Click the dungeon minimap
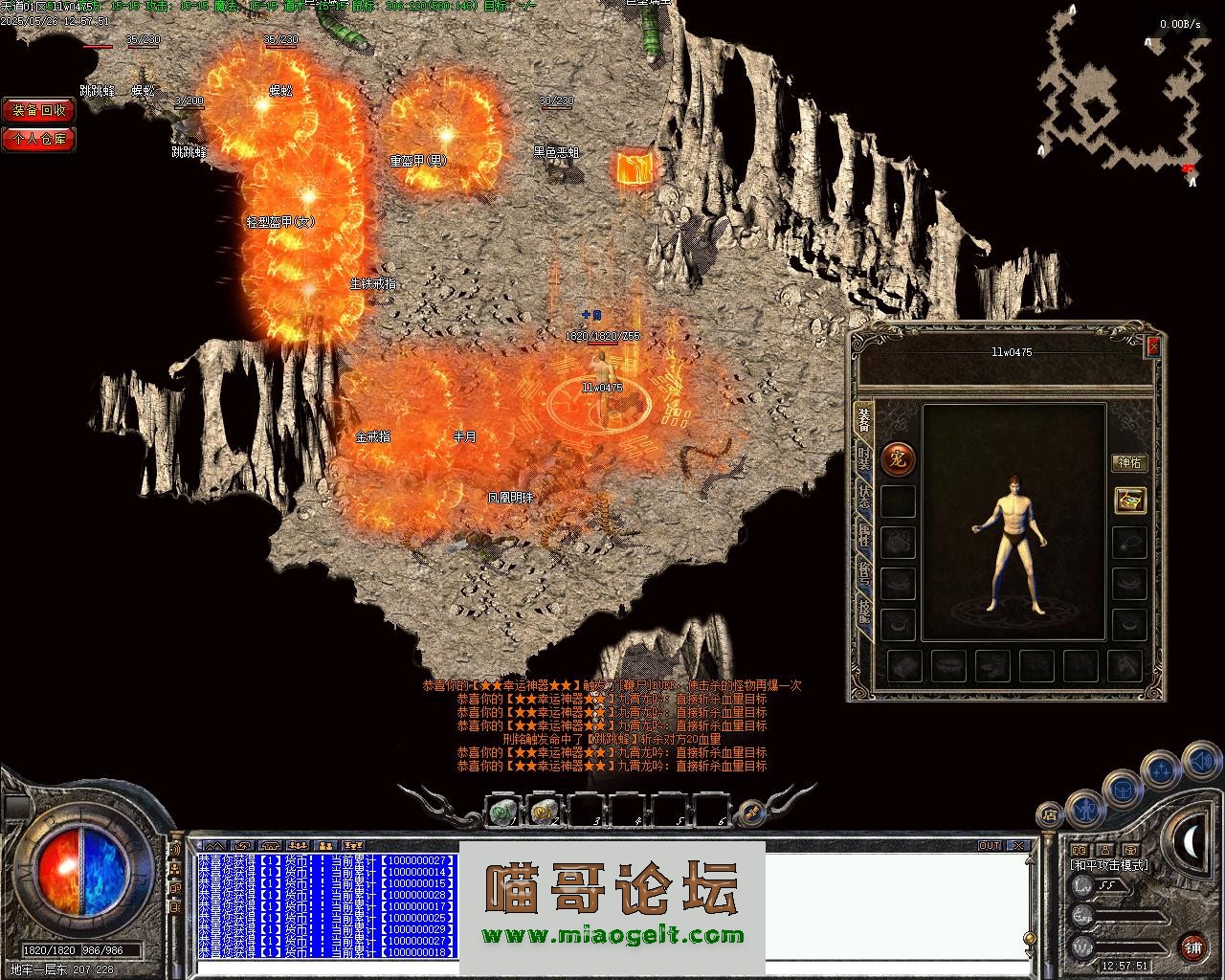 [x=1118, y=86]
